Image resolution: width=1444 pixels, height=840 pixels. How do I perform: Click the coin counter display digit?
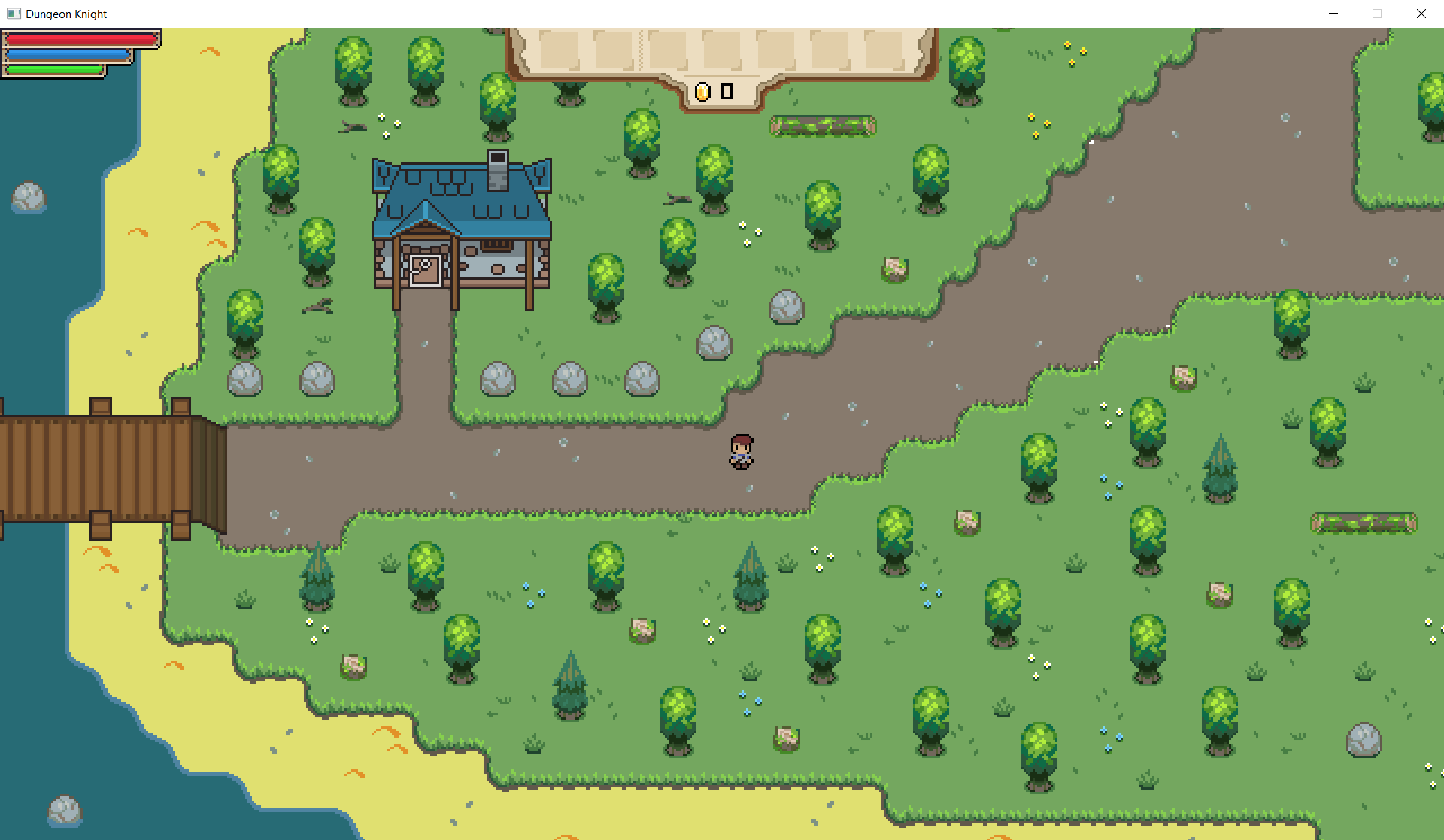(x=727, y=92)
